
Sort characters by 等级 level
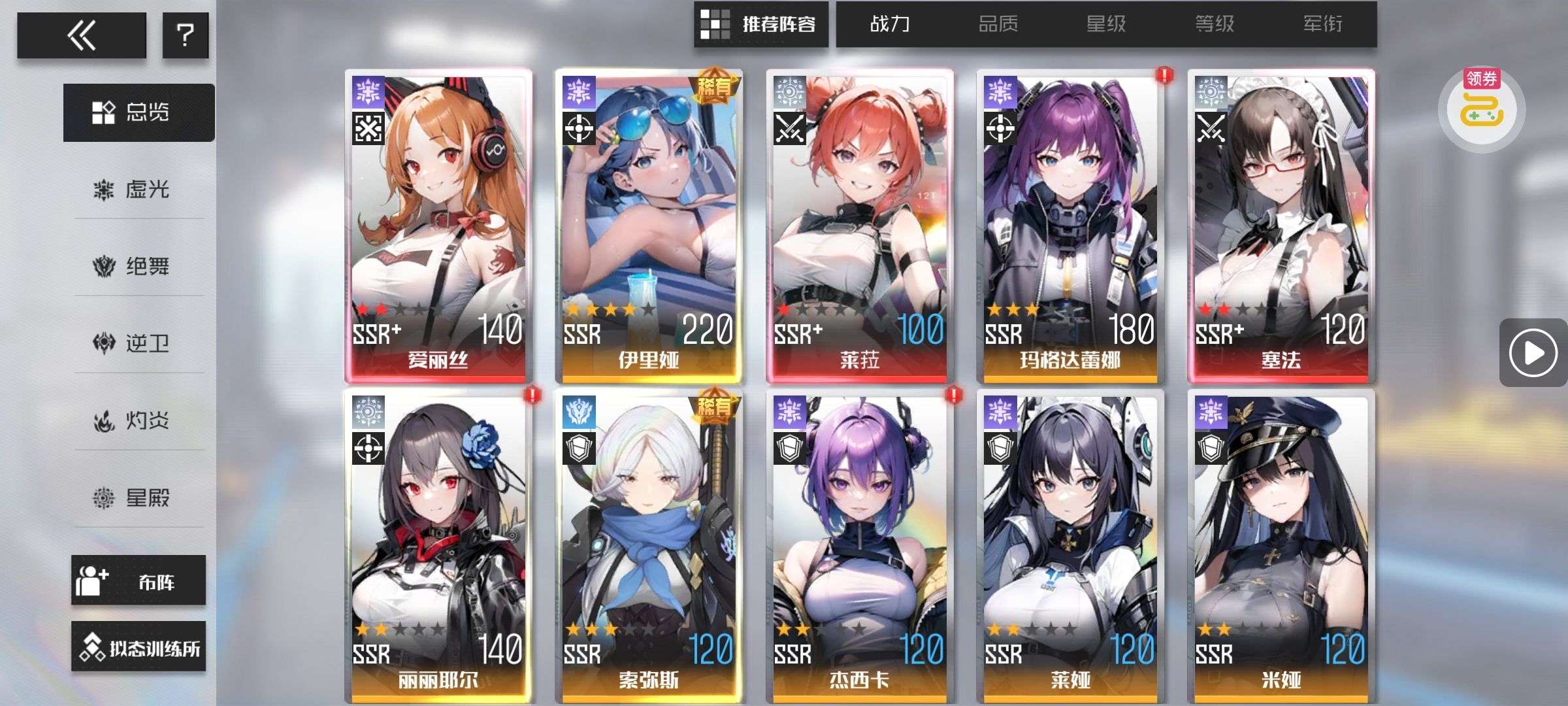click(x=1215, y=25)
